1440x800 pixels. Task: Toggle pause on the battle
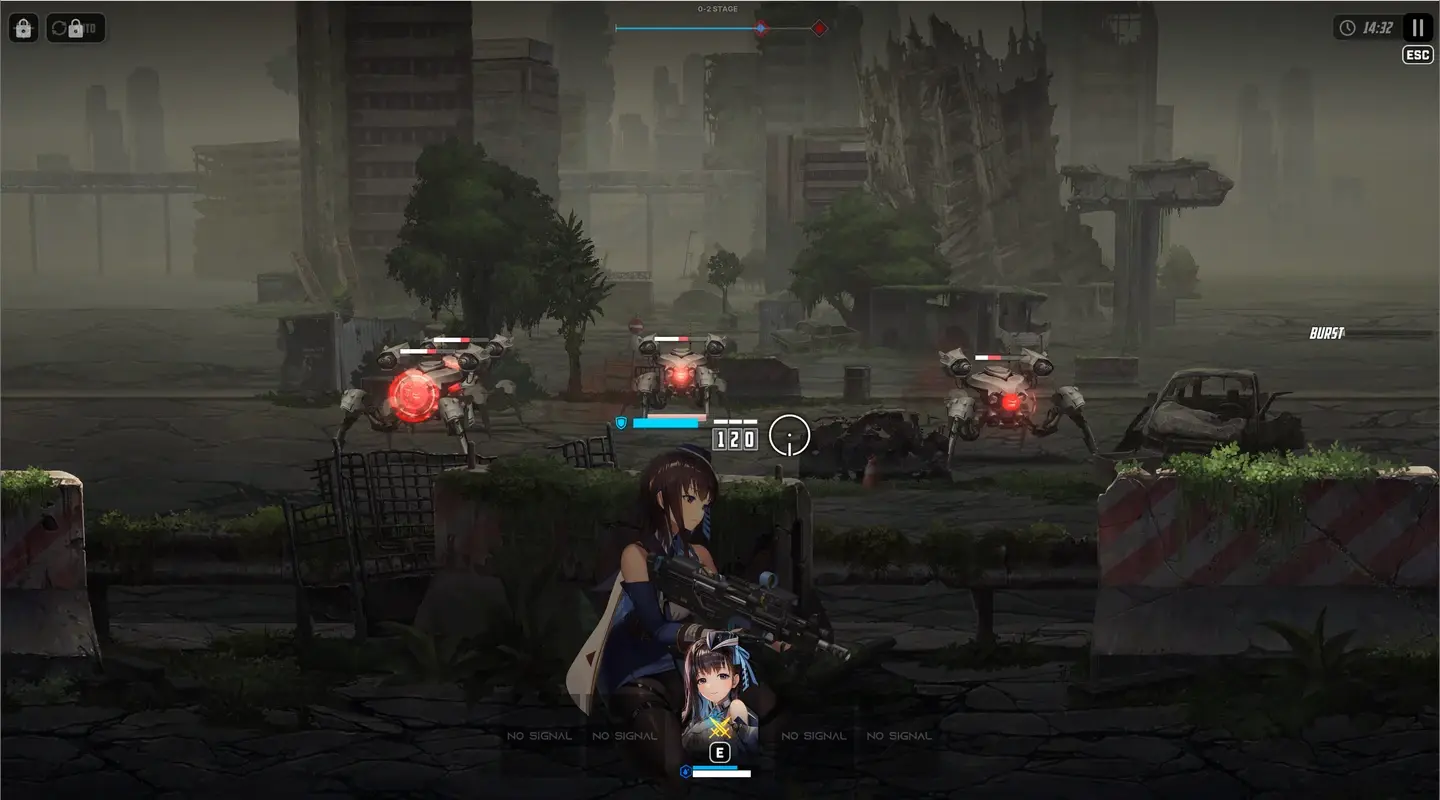click(x=1416, y=27)
